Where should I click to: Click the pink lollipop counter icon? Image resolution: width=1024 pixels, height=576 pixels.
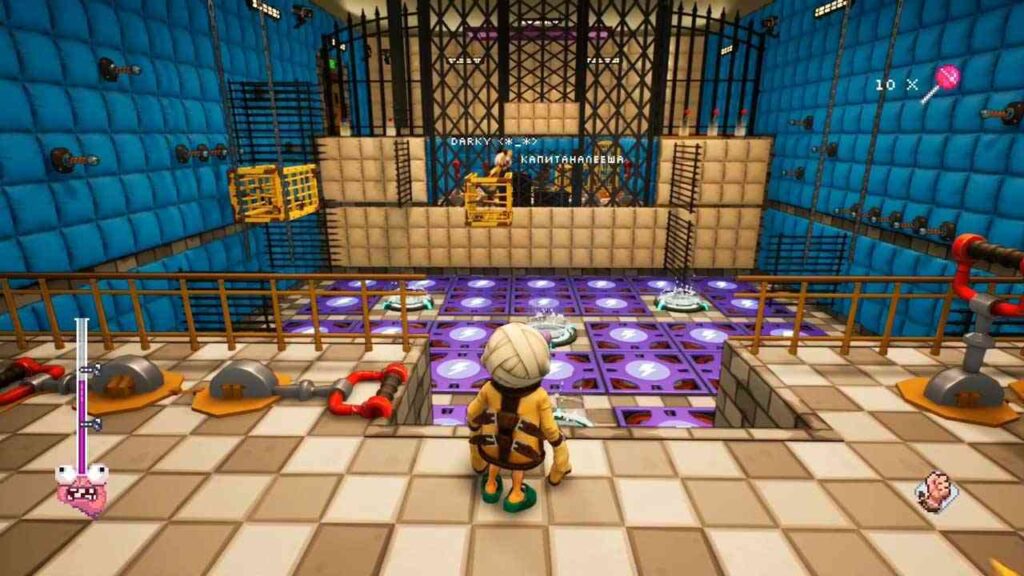click(x=942, y=82)
